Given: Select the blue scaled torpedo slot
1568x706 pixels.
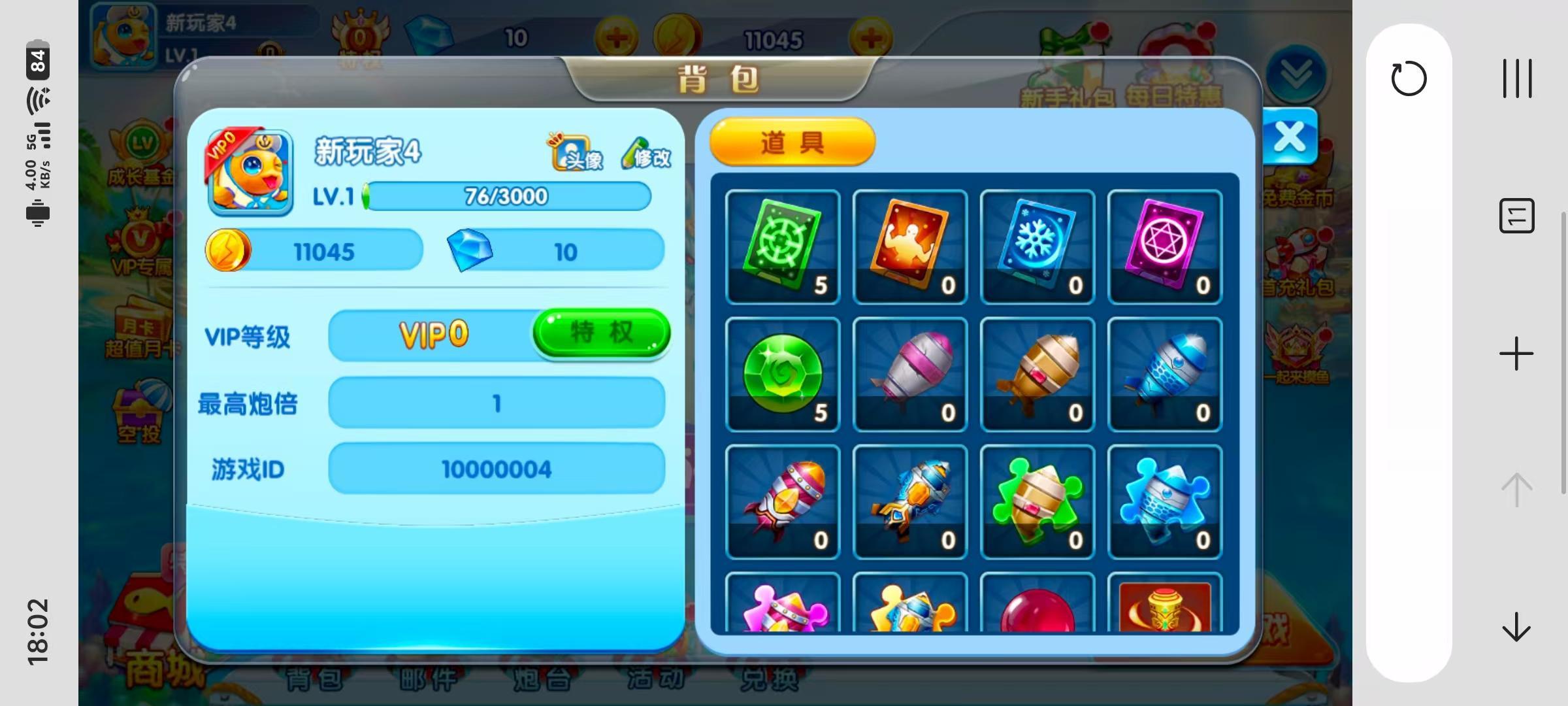Looking at the screenshot, I should coord(1165,375).
